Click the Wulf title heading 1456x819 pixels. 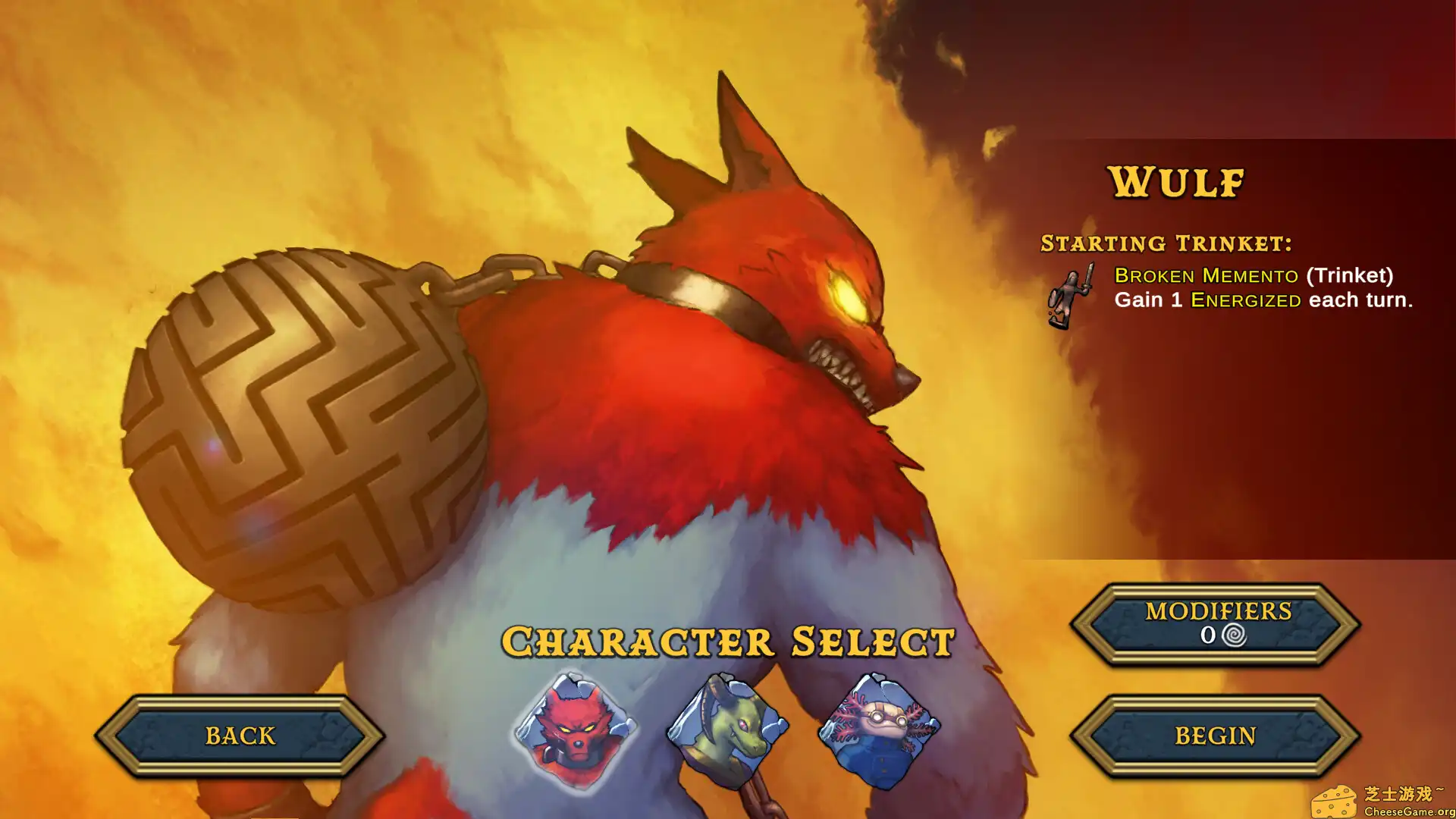[1177, 182]
